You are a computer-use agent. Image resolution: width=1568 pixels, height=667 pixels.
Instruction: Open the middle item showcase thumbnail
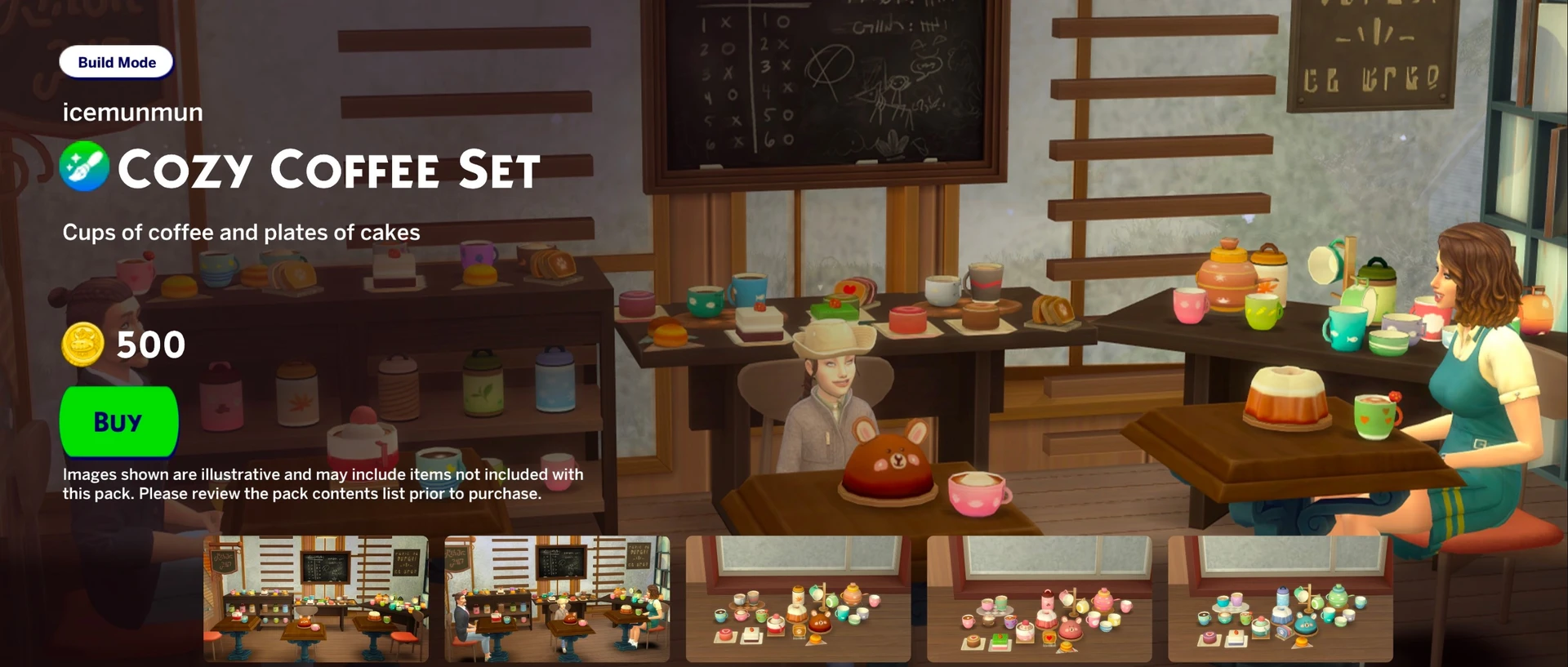point(797,600)
